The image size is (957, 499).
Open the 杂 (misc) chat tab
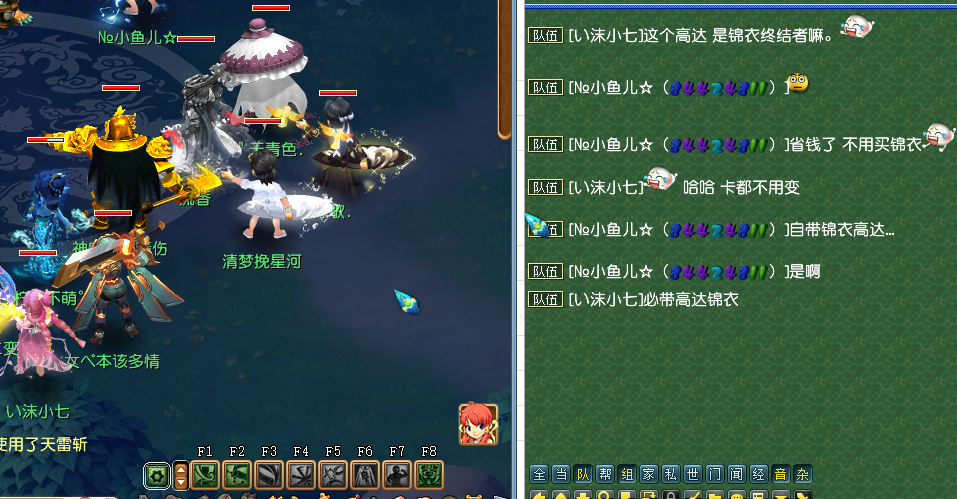[x=803, y=474]
